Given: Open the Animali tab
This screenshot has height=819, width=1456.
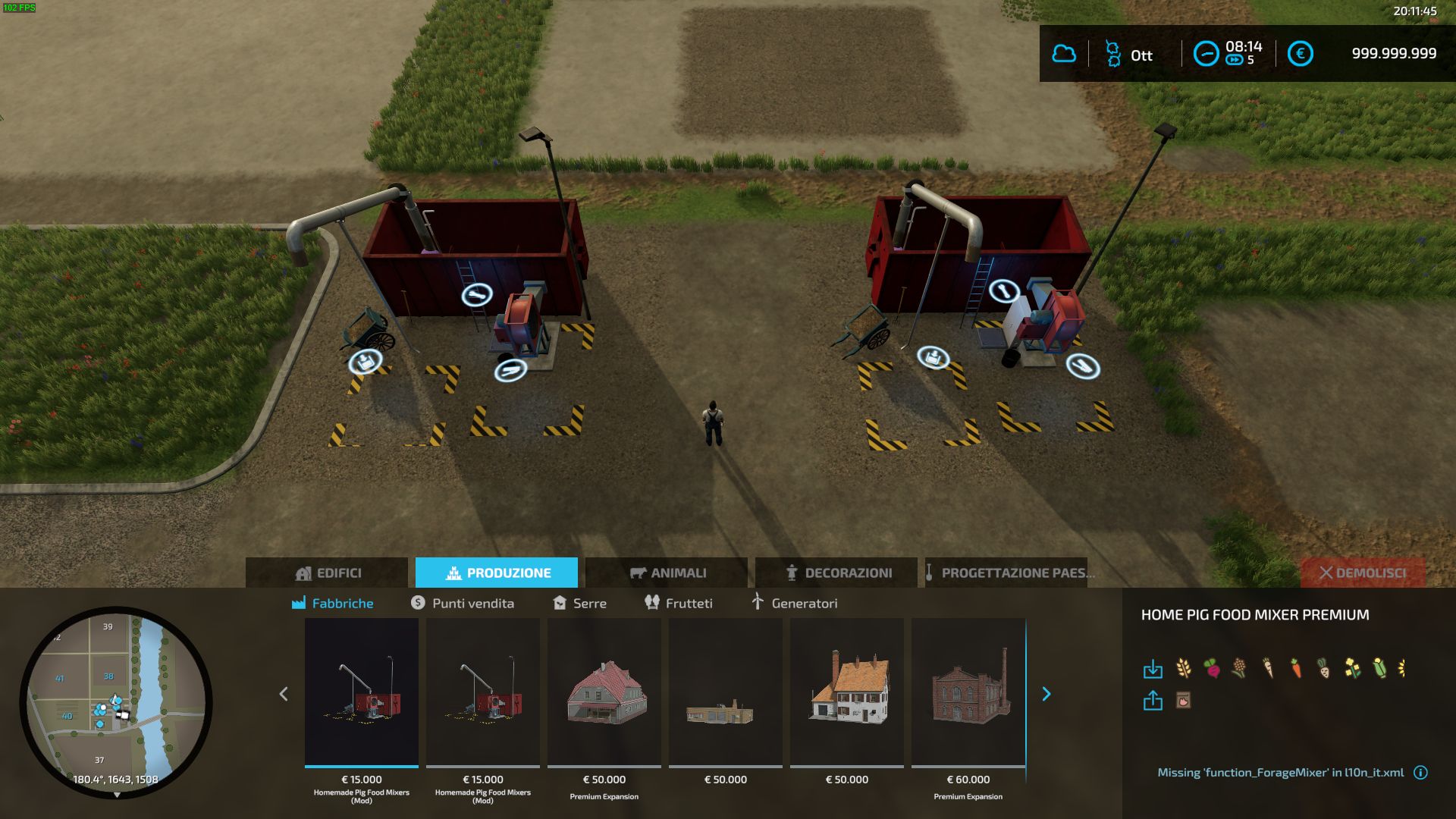Looking at the screenshot, I should [667, 573].
